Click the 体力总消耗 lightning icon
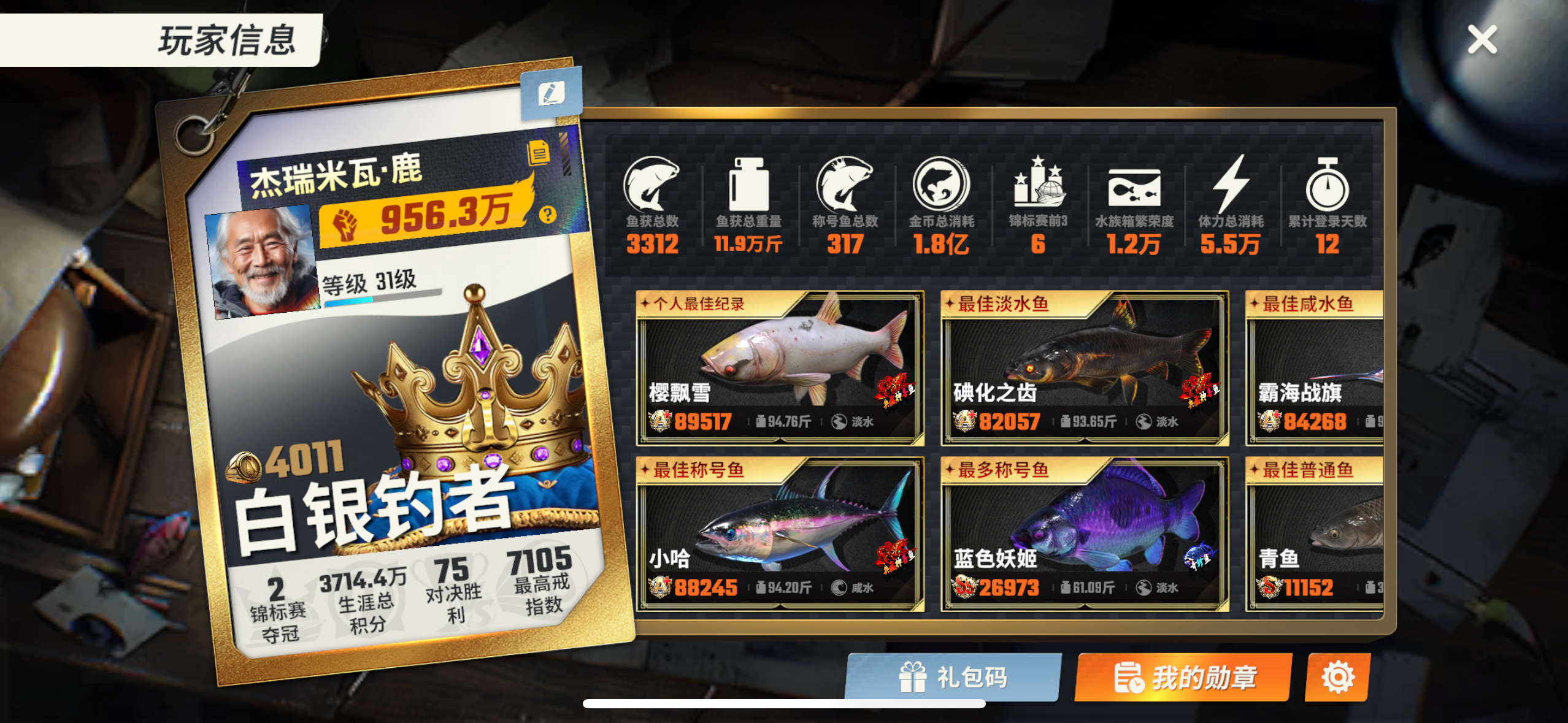This screenshot has width=1568, height=723. (x=1231, y=187)
